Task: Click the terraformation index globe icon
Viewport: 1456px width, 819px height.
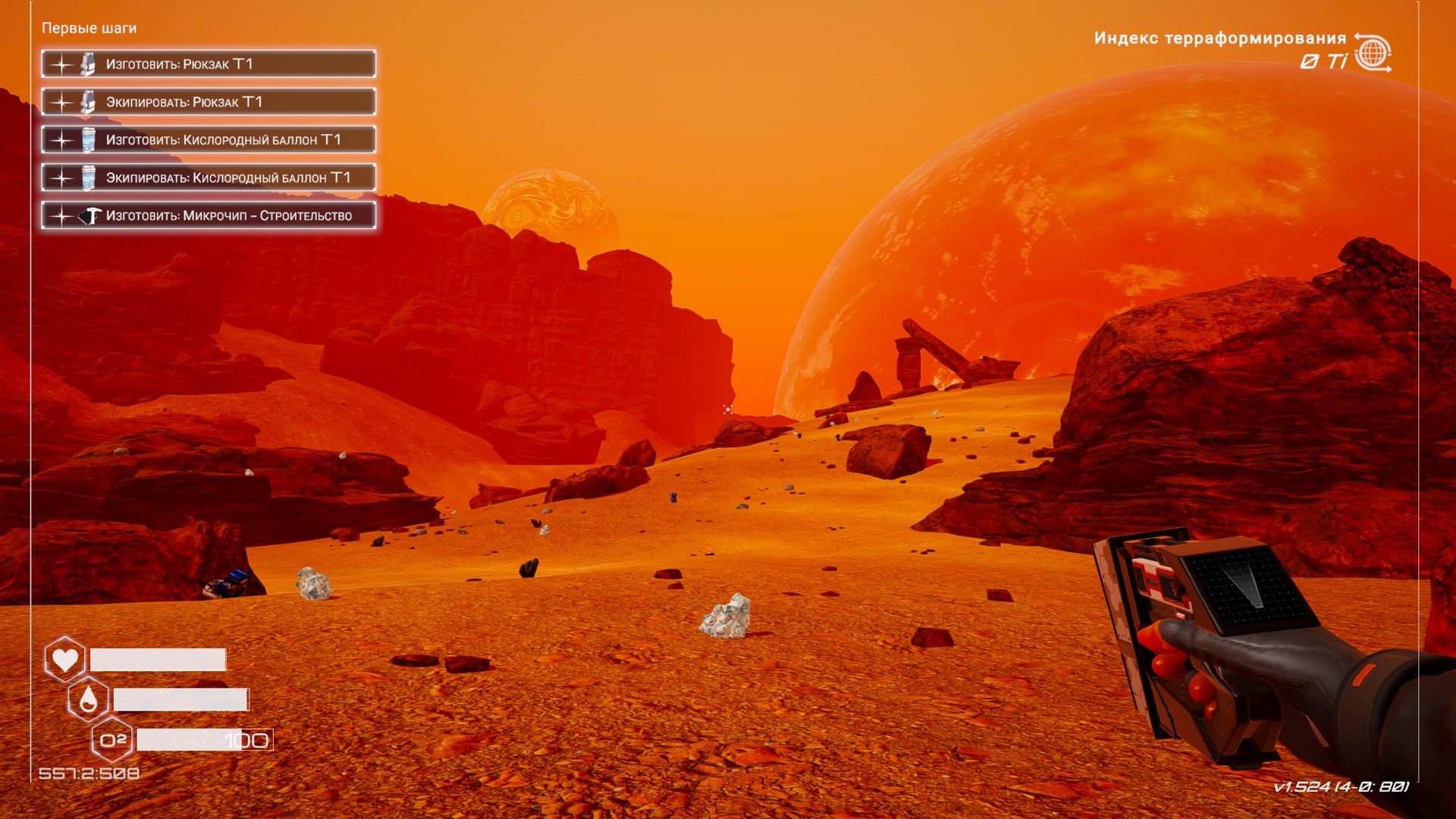Action: (1373, 53)
